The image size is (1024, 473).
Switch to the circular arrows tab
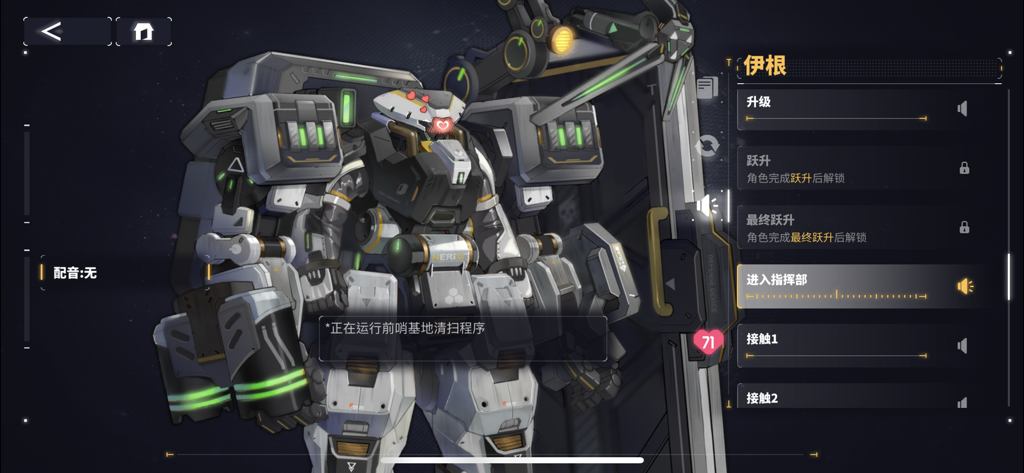(x=708, y=146)
